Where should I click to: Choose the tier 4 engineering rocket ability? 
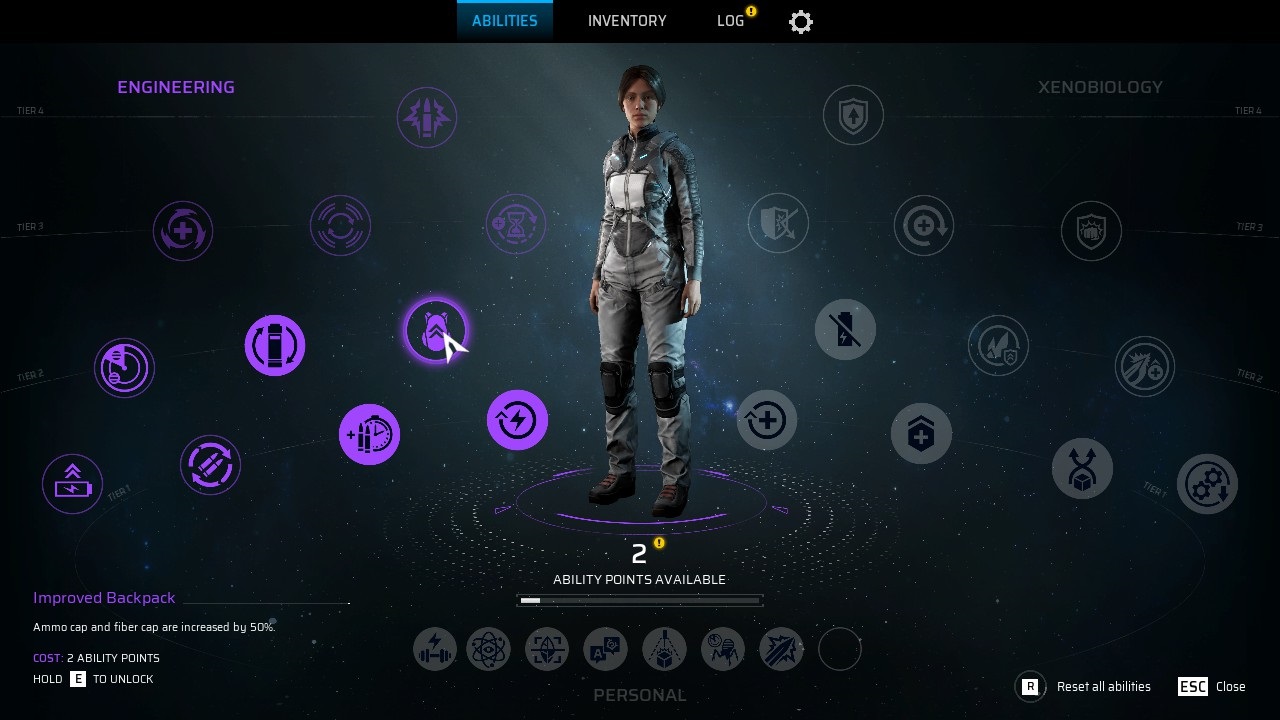tap(427, 118)
